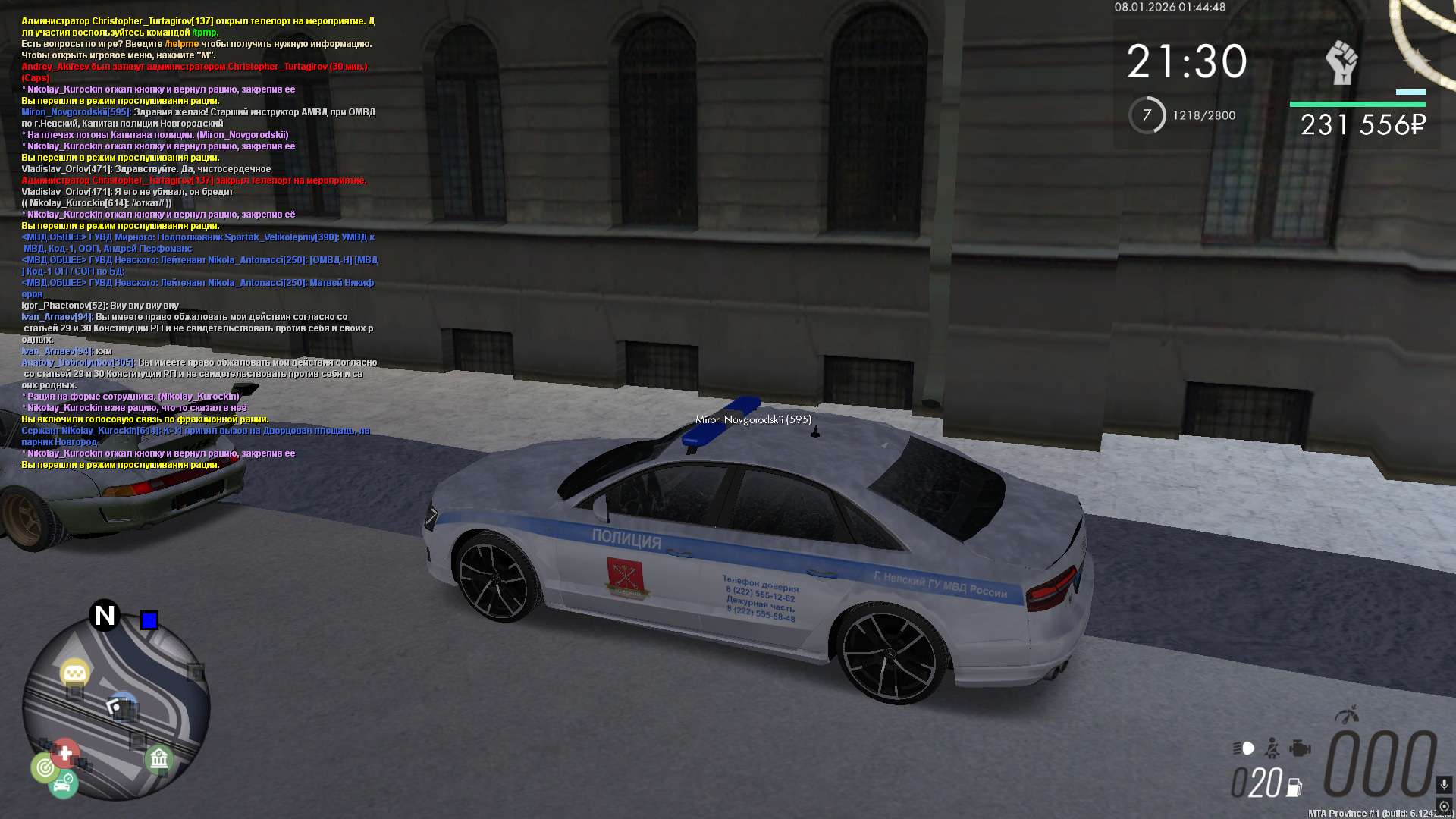Select the green target marker on minimap
The width and height of the screenshot is (1456, 819).
(45, 768)
